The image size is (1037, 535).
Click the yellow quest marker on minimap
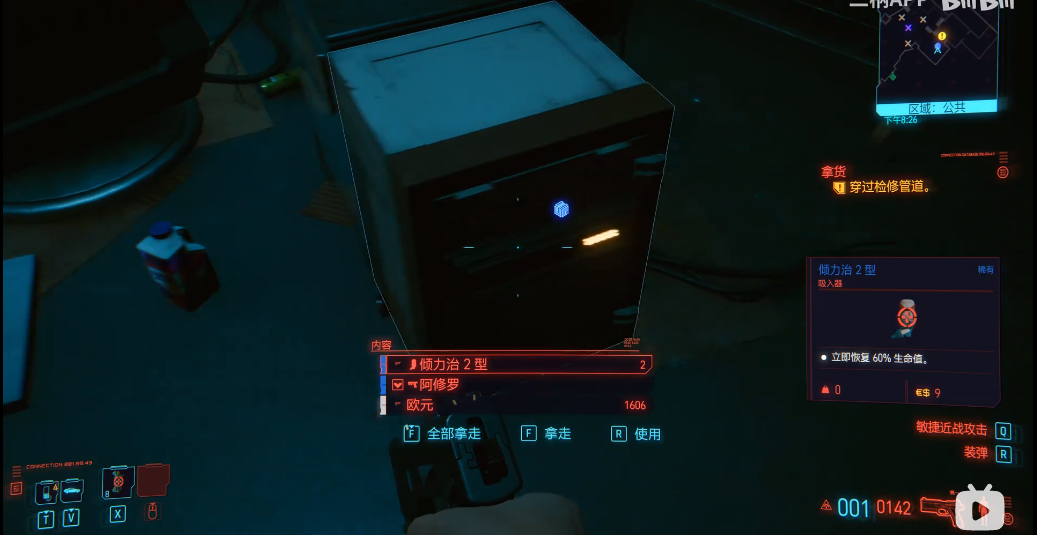(x=941, y=36)
